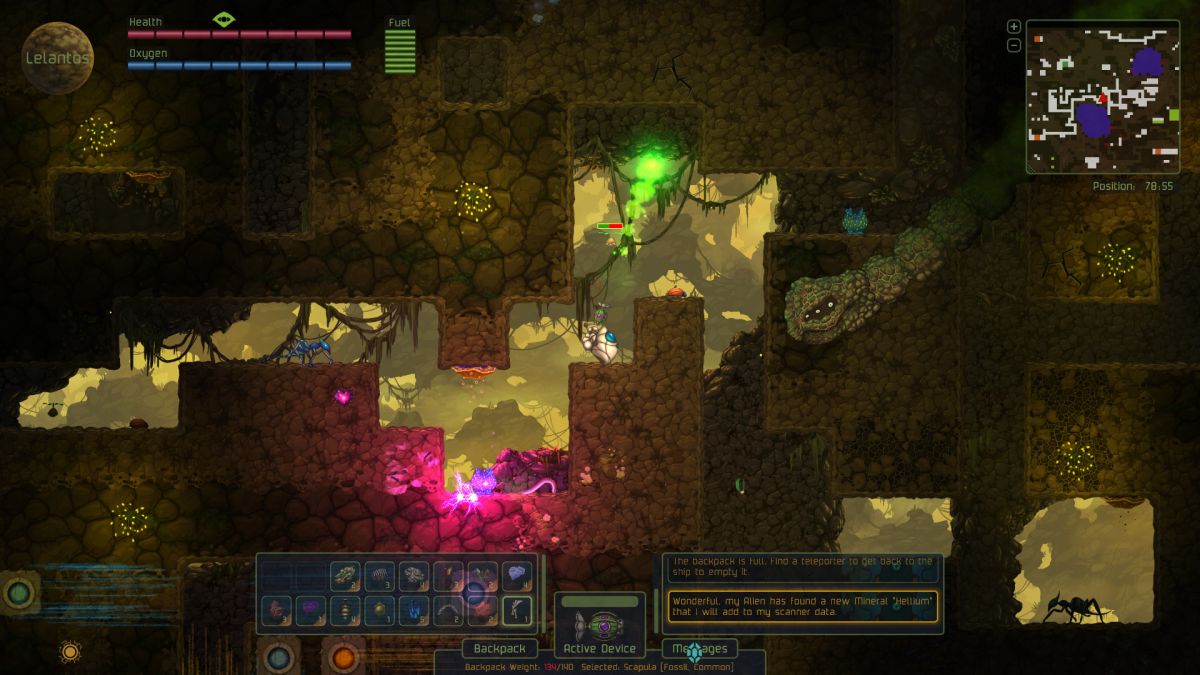Select the pink coral mineral slot
Image resolution: width=1200 pixels, height=675 pixels.
277,609
